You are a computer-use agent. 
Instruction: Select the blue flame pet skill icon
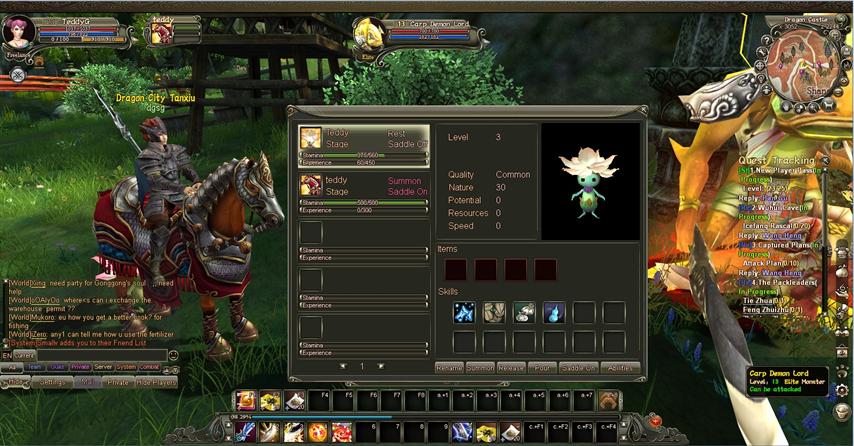click(554, 313)
